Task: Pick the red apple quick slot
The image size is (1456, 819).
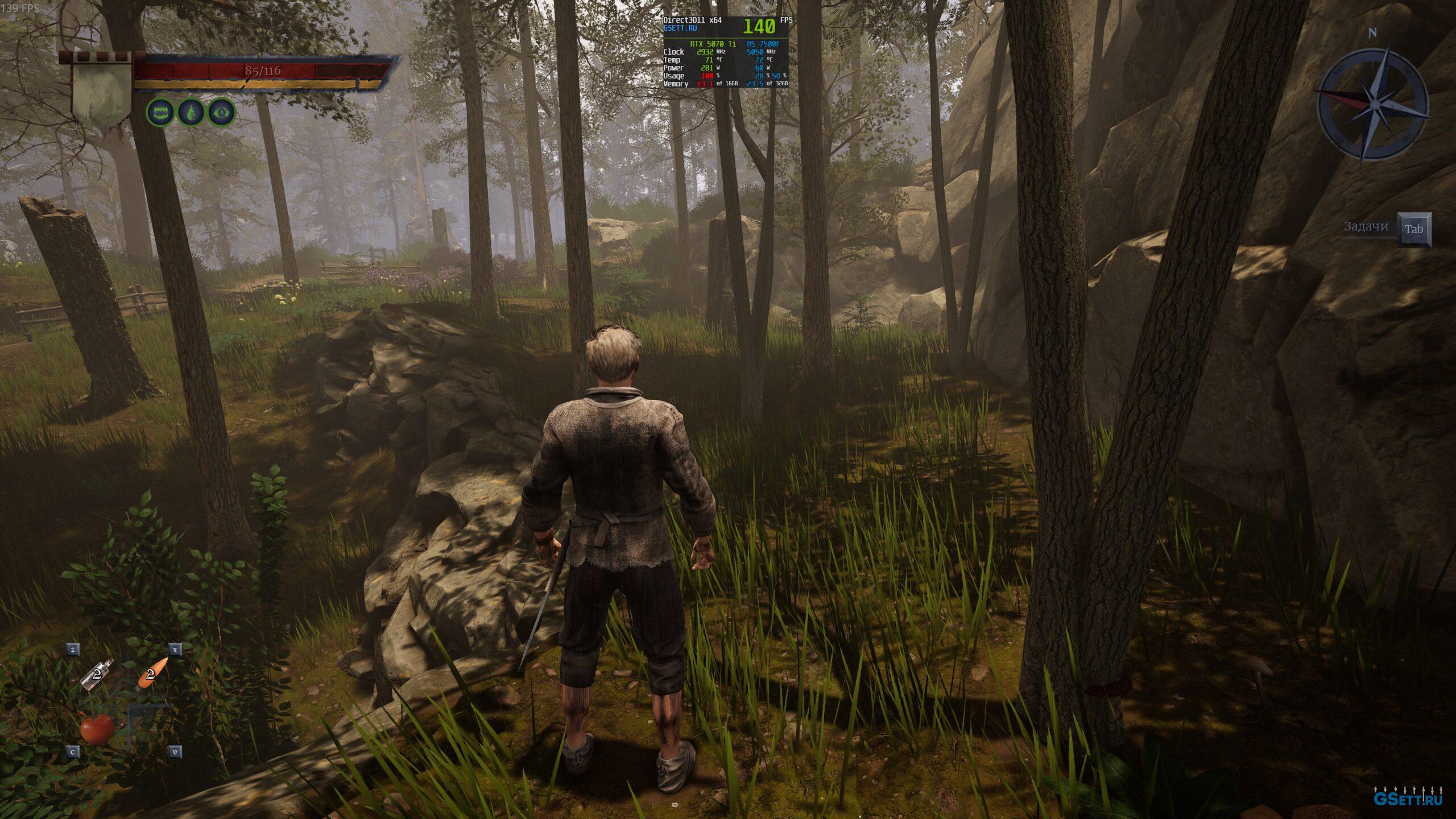Action: point(97,728)
